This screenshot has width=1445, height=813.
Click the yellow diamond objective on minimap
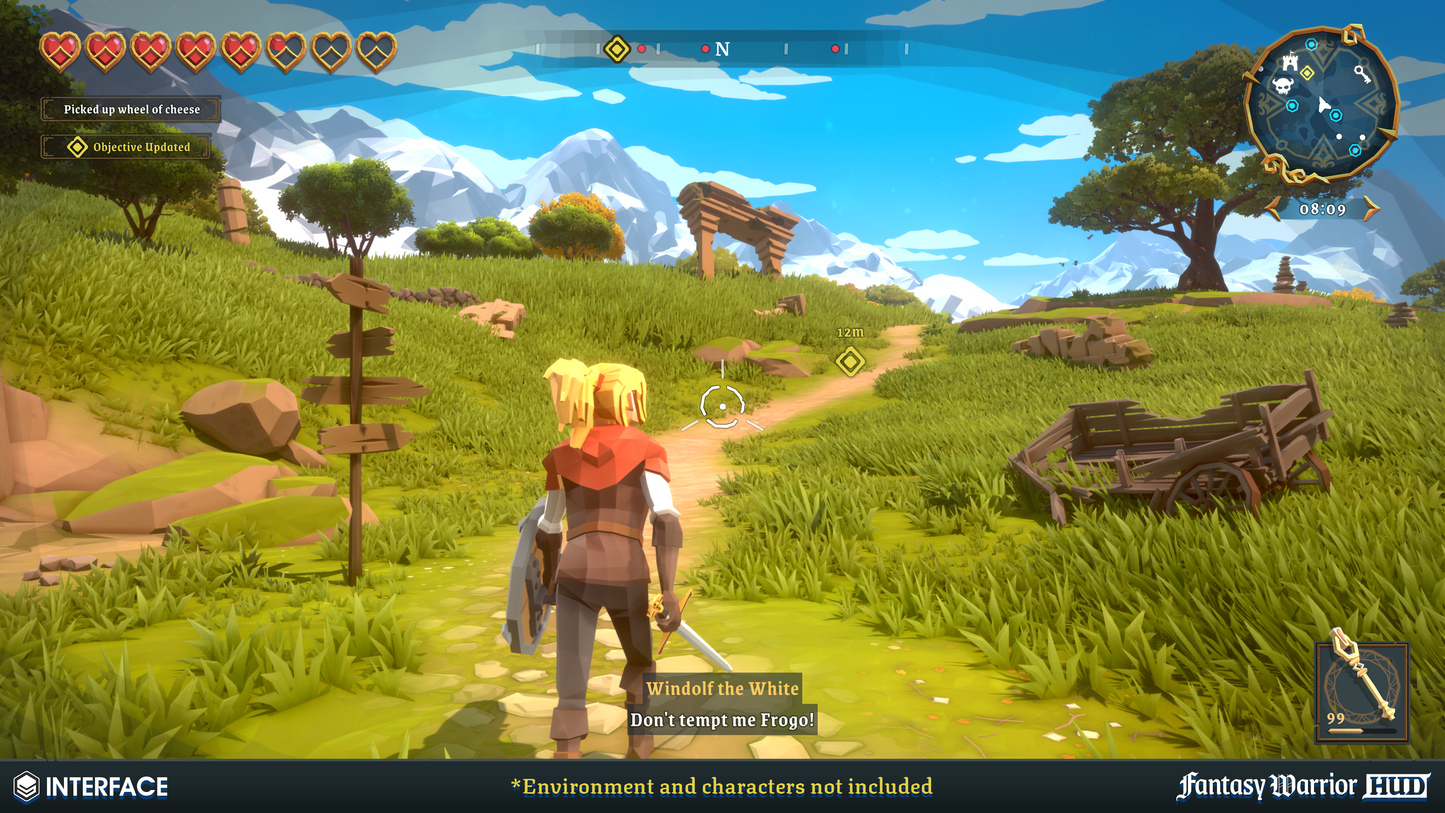(1307, 72)
